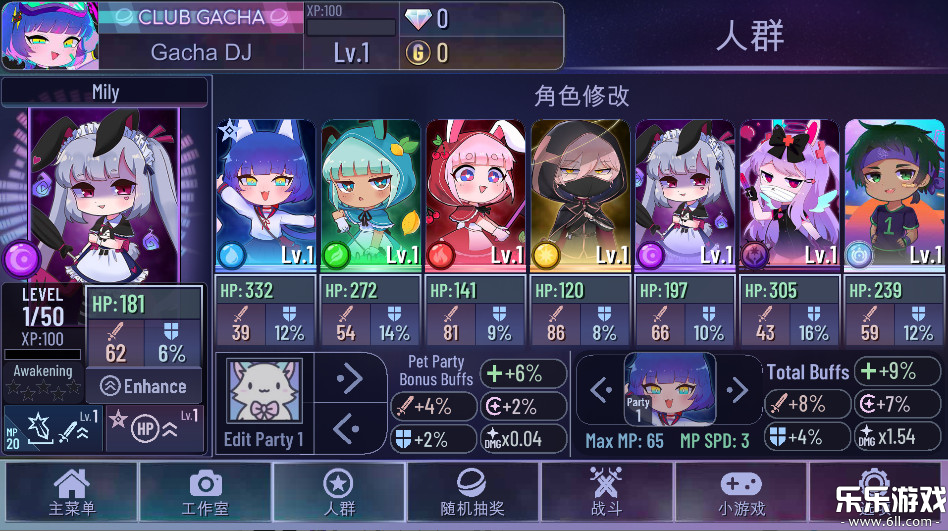Switch to the next party with right arrow
Viewport: 948px width, 531px height.
[x=737, y=389]
